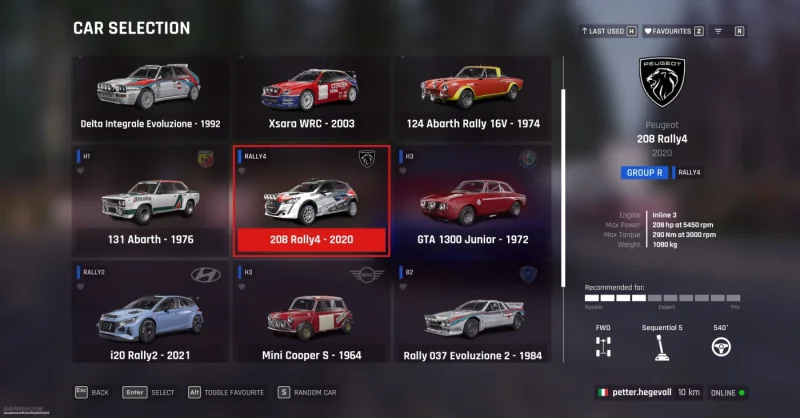Toggle favourite heart on GTA 1300 Junior tile
Viewport: 800px width, 418px height.
[x=403, y=171]
